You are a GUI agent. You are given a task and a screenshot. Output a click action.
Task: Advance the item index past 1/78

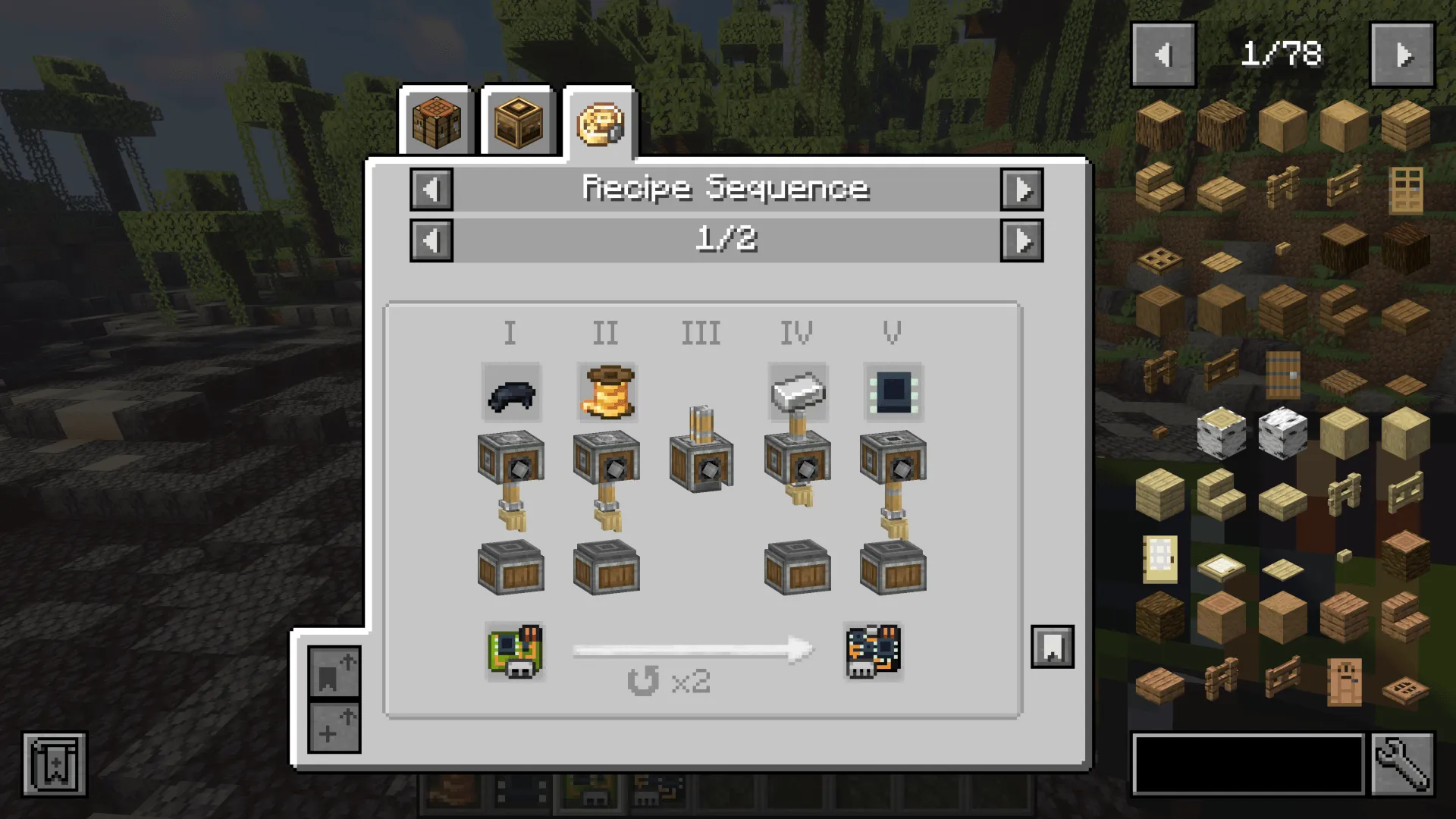[x=1401, y=53]
